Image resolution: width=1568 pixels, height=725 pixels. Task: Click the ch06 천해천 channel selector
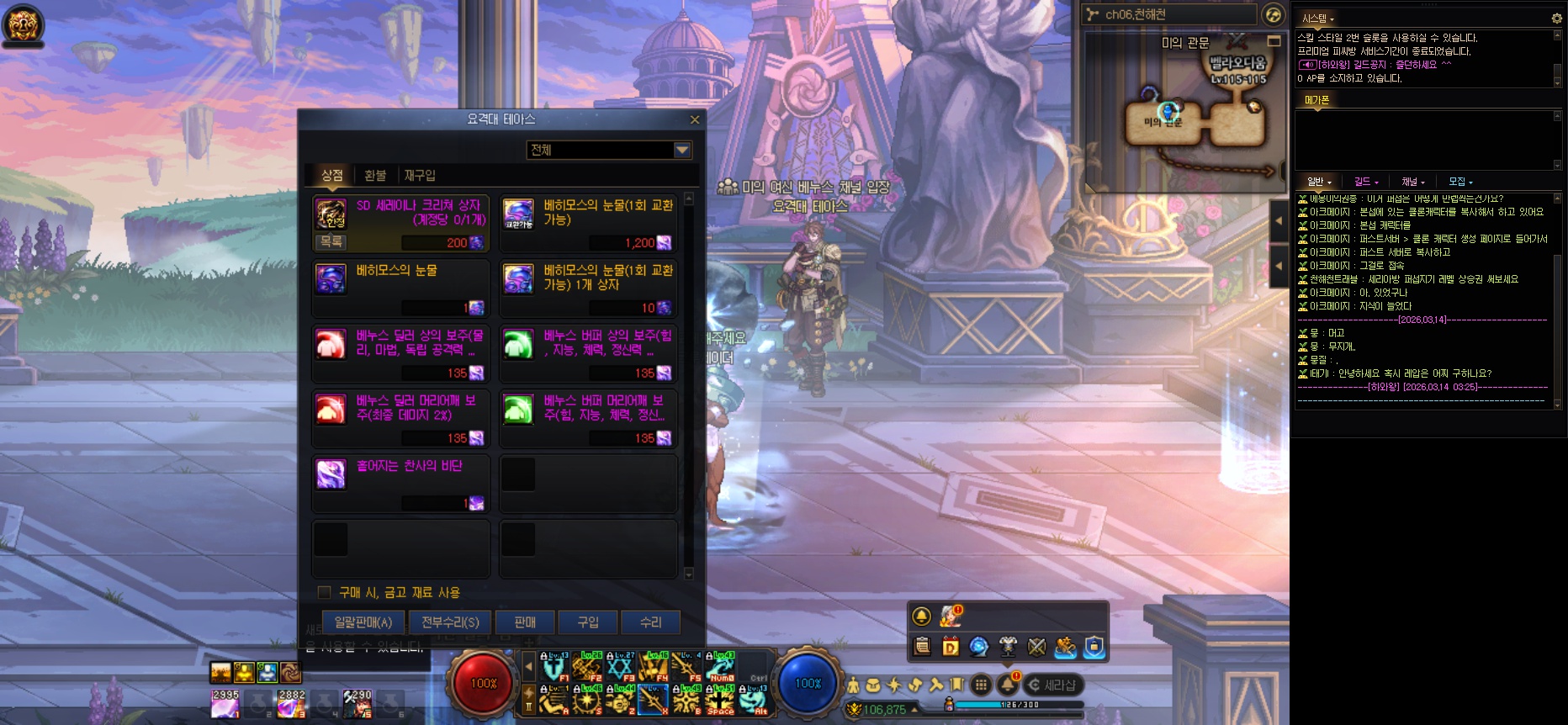pos(1169,14)
